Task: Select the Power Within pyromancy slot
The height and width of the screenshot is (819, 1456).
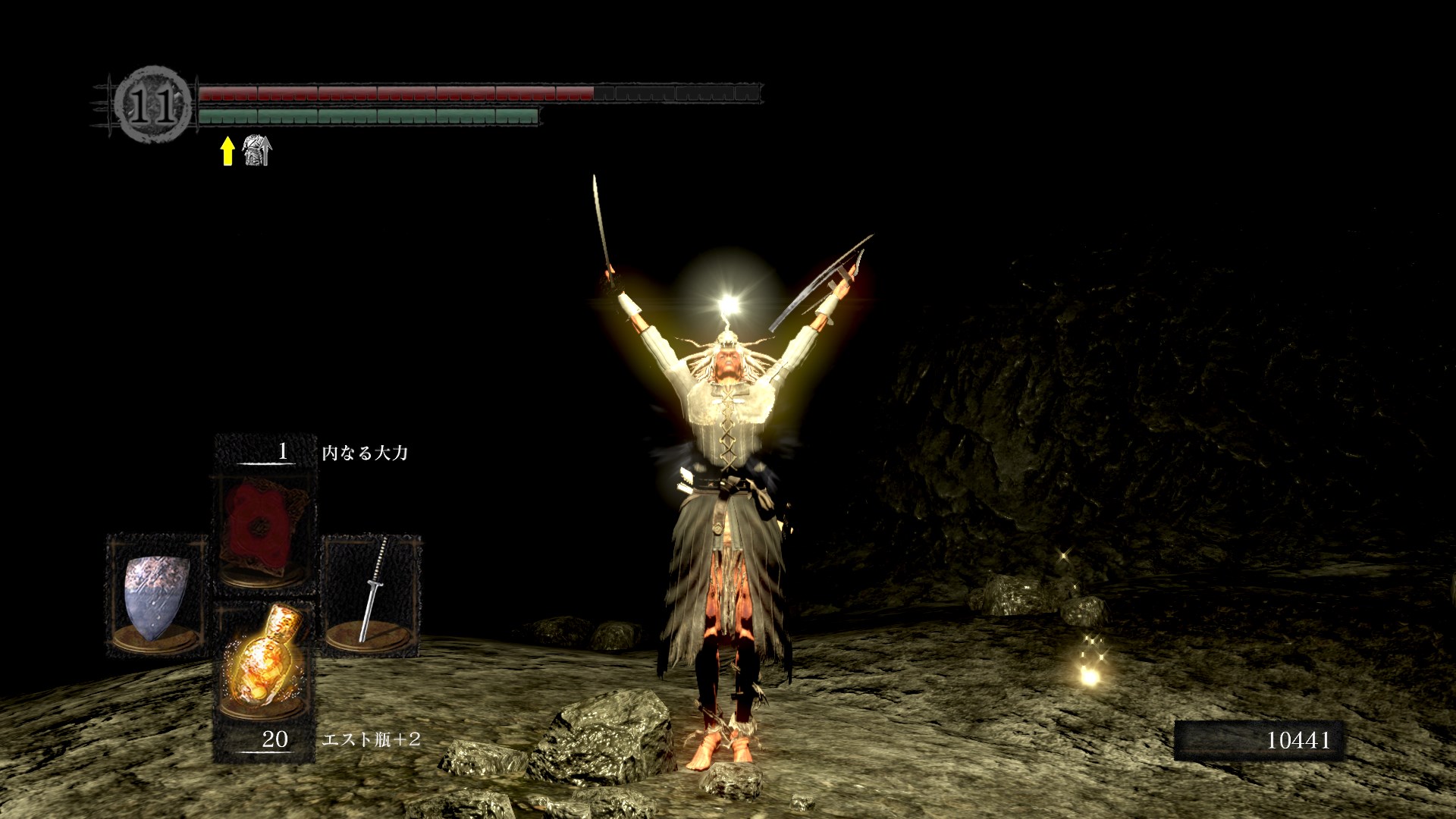Action: tap(264, 531)
